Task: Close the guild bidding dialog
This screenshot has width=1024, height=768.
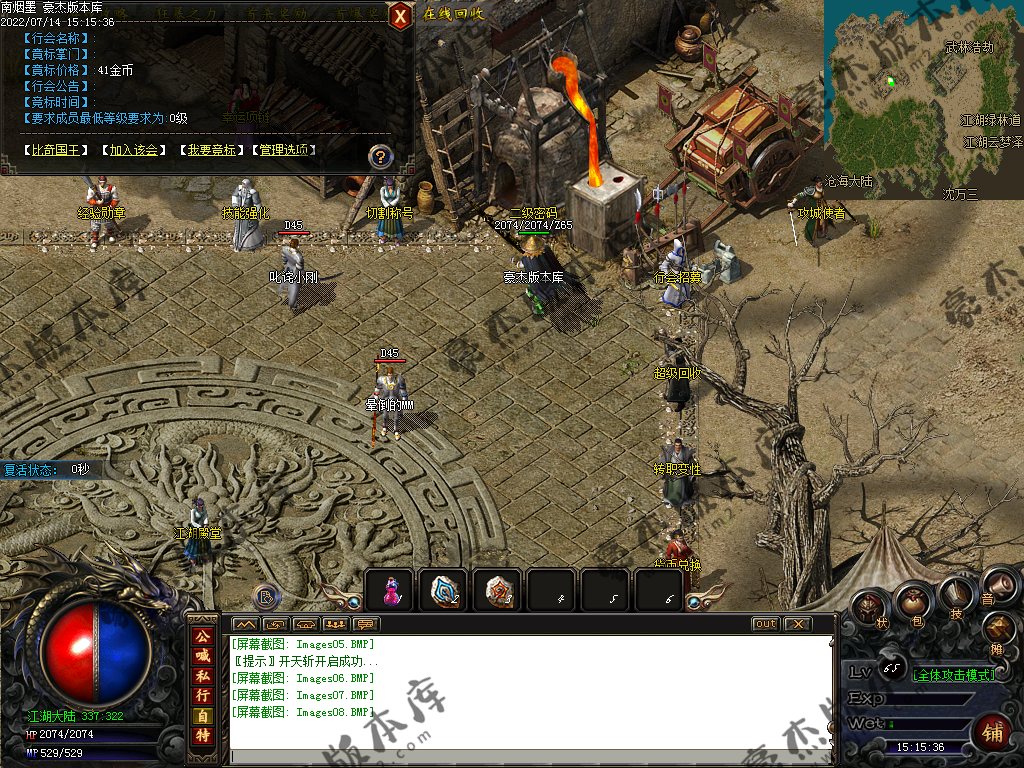Action: click(x=400, y=16)
